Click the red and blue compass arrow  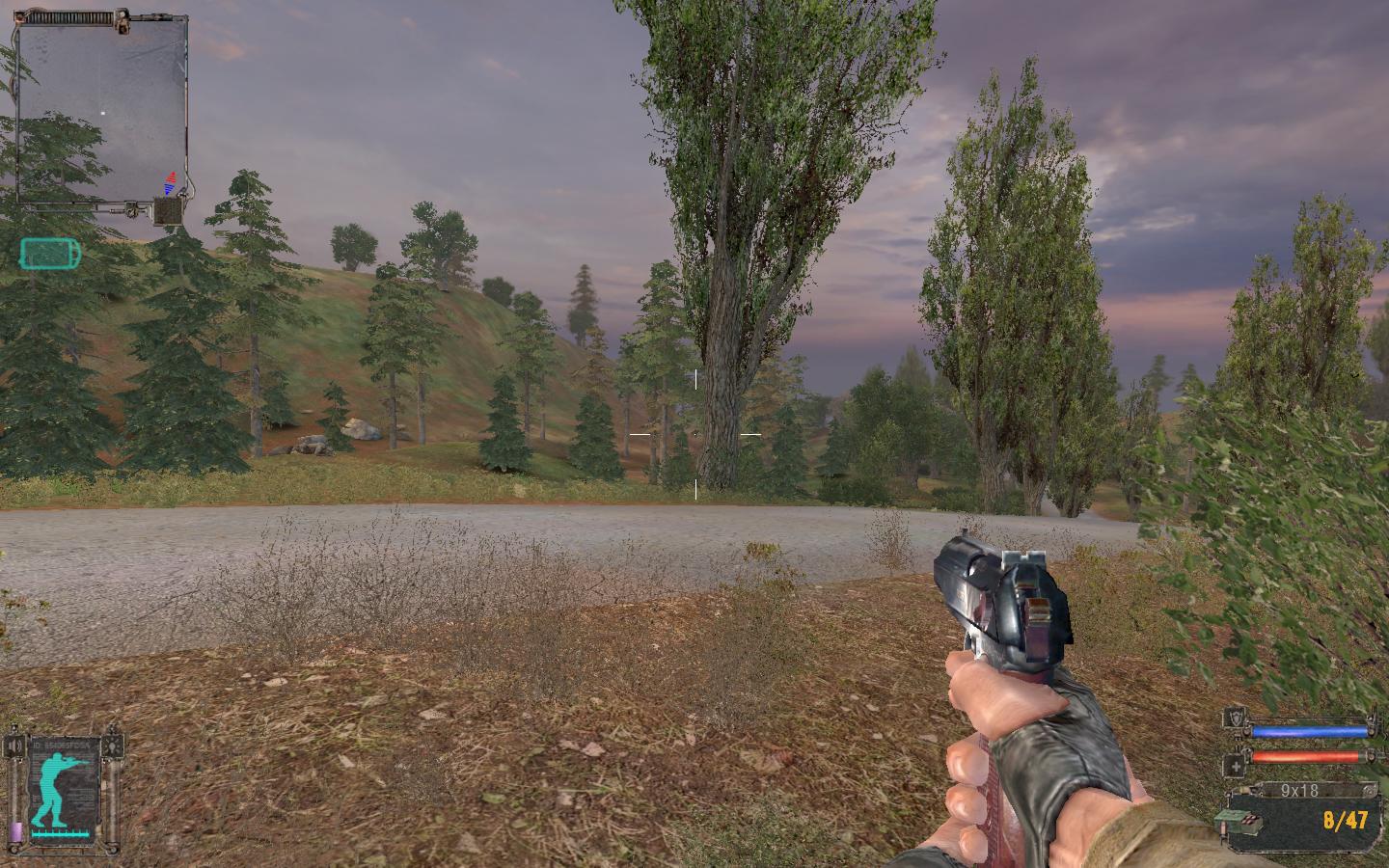pyautogui.click(x=172, y=182)
